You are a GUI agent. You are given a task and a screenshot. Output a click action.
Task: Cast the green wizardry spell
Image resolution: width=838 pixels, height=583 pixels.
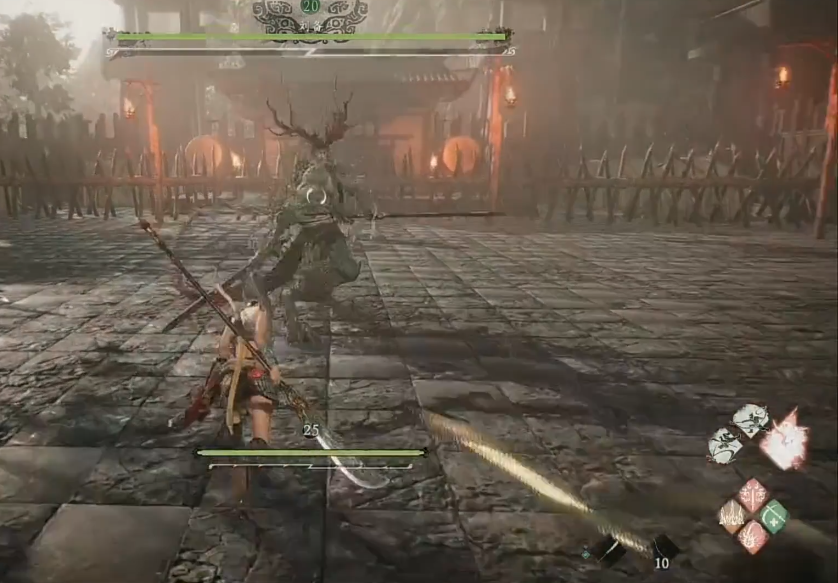(x=773, y=516)
